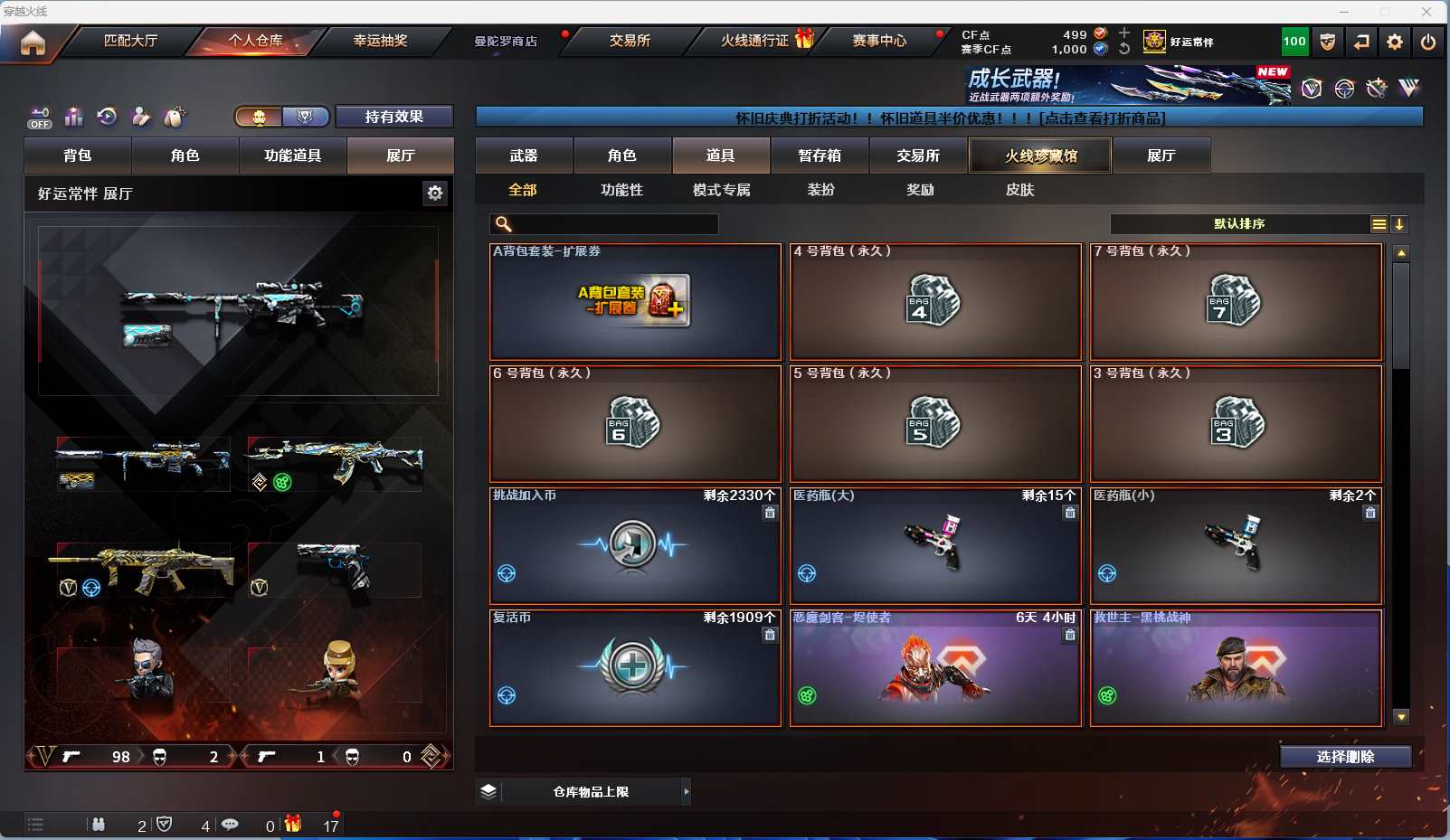Click the home icon button
The height and width of the screenshot is (840, 1450).
33,42
